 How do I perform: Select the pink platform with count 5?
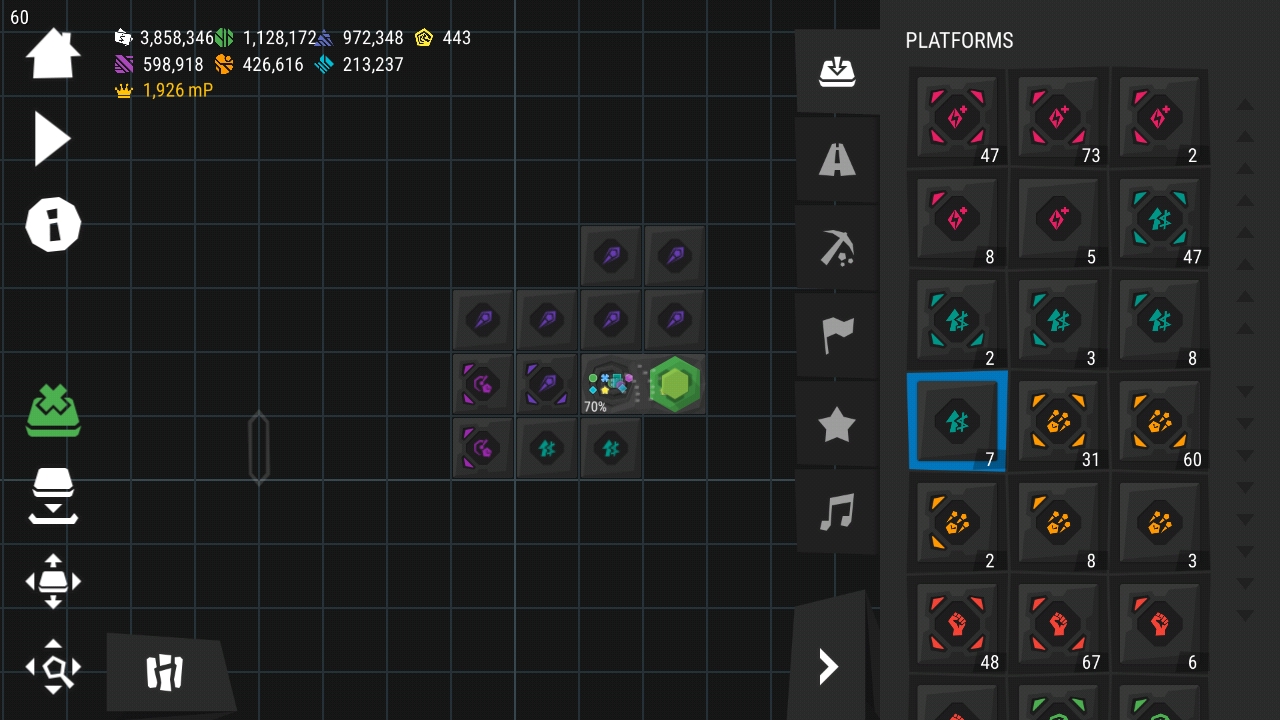[x=1058, y=219]
